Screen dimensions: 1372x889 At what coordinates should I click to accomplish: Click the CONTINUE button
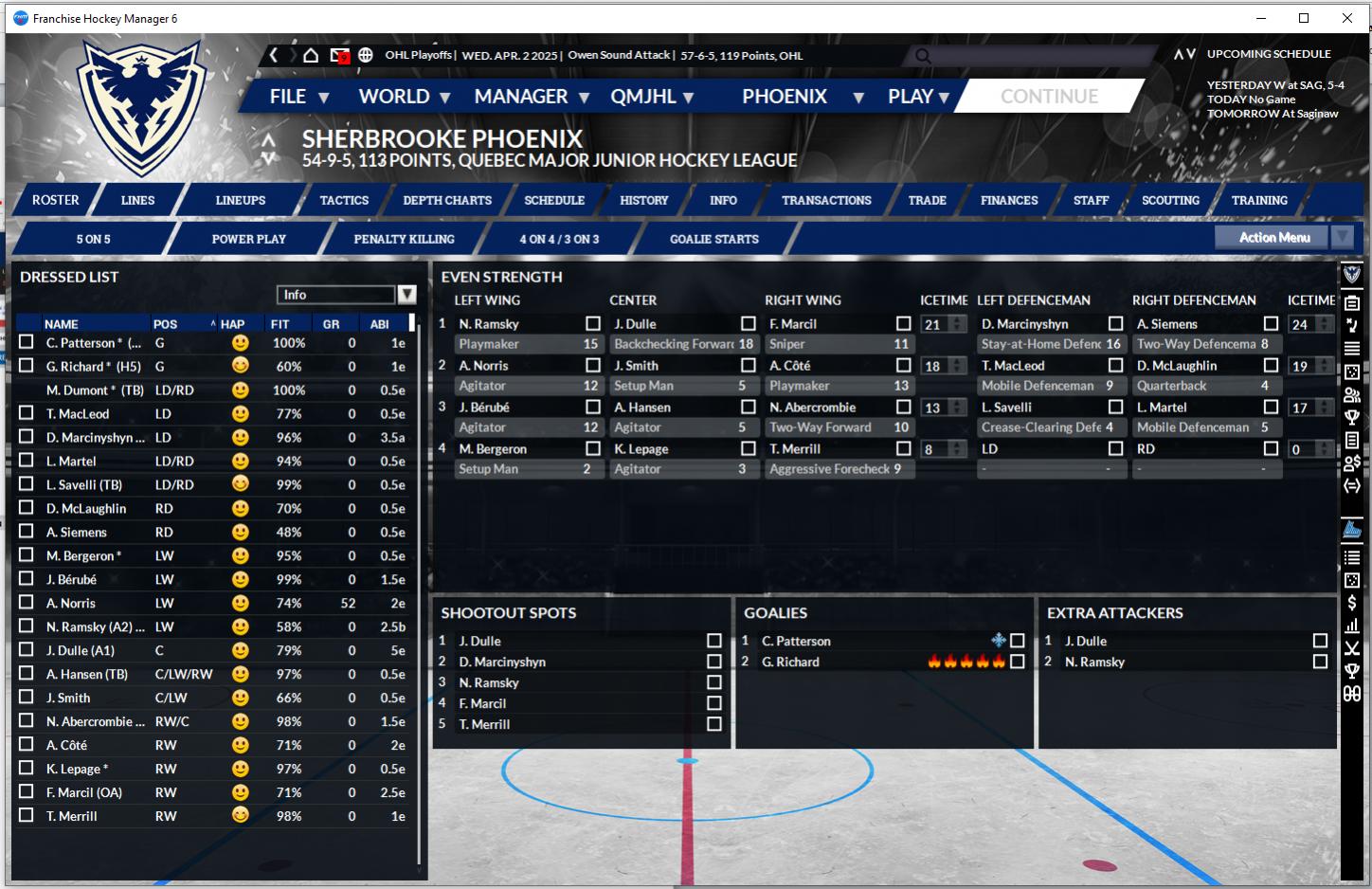(1049, 97)
